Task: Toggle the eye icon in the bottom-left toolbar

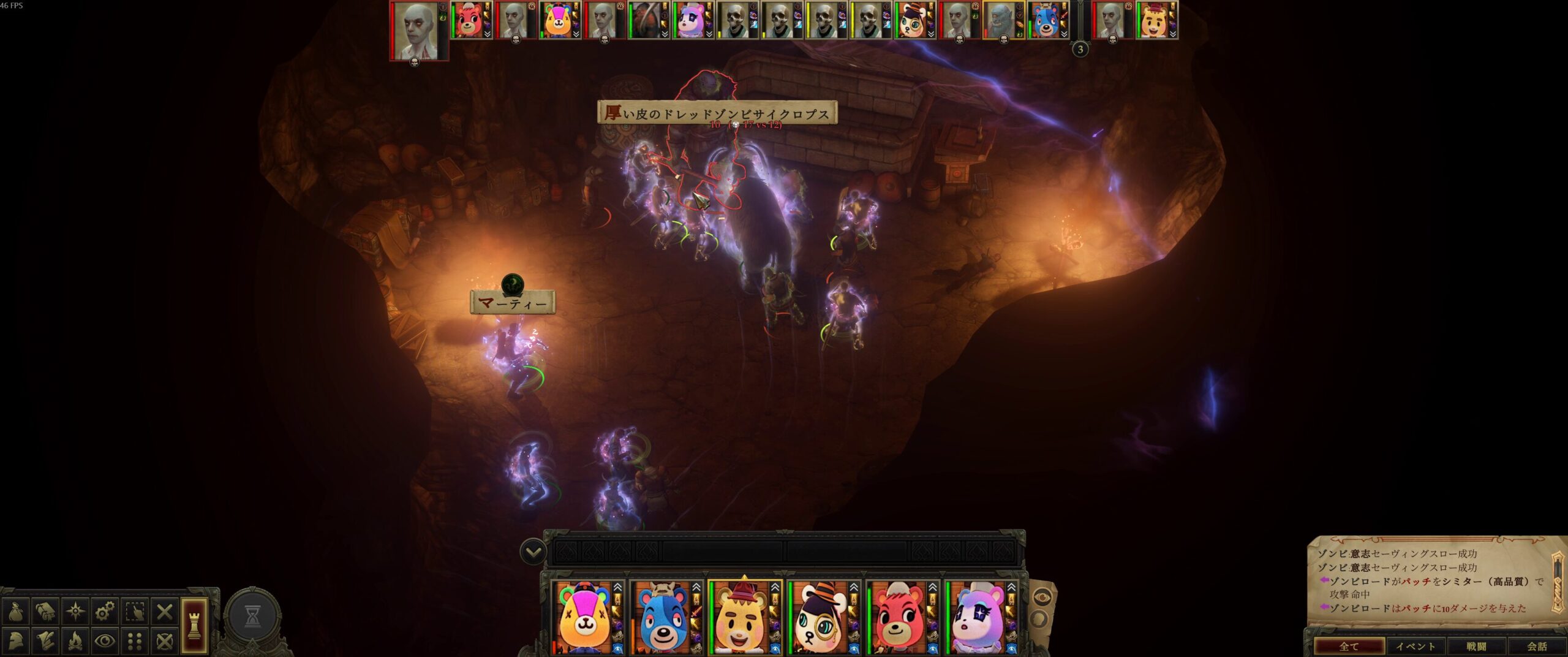Action: click(x=105, y=641)
